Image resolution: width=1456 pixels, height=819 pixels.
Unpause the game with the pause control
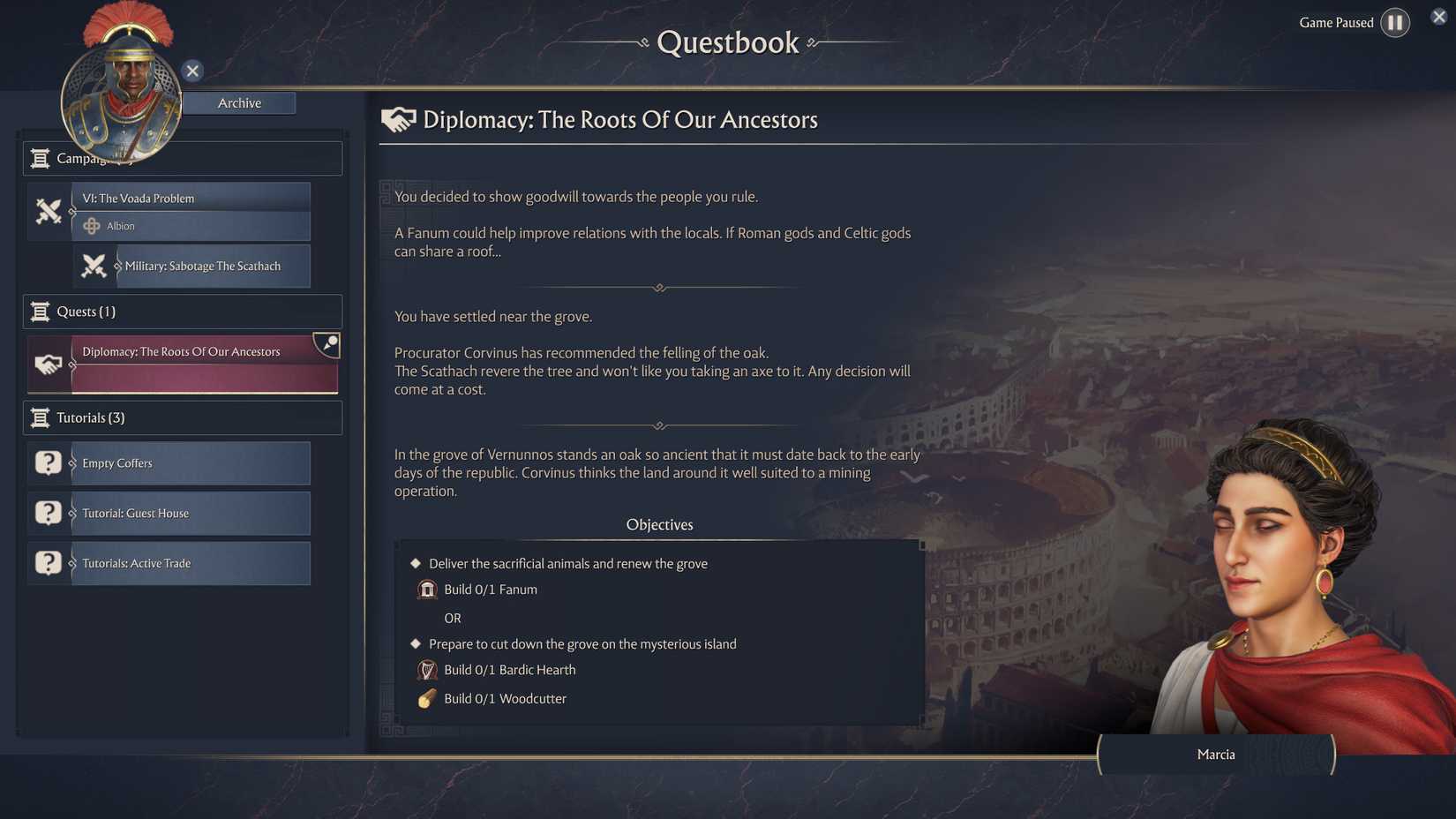[x=1395, y=22]
